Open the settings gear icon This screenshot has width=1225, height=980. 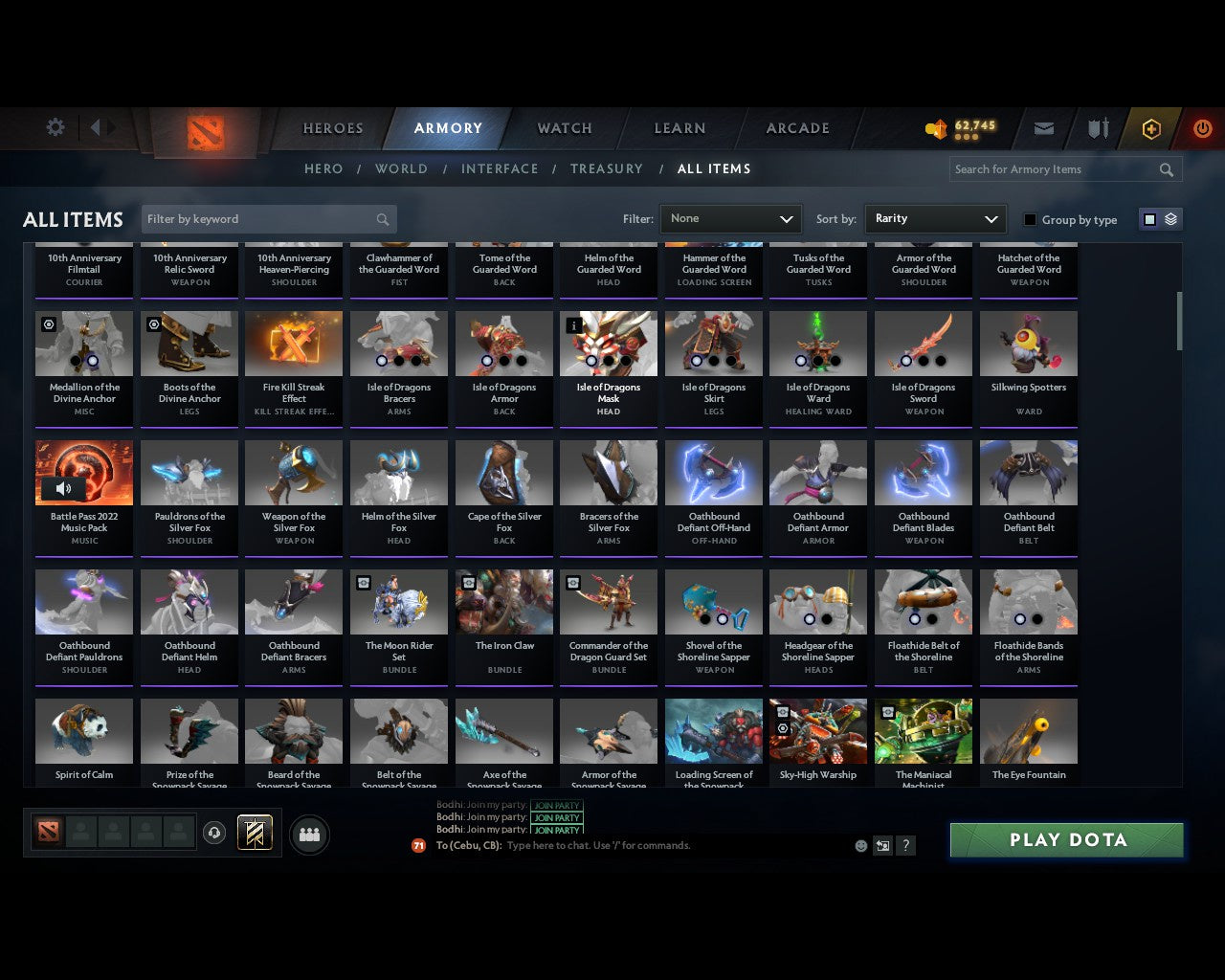pyautogui.click(x=55, y=126)
